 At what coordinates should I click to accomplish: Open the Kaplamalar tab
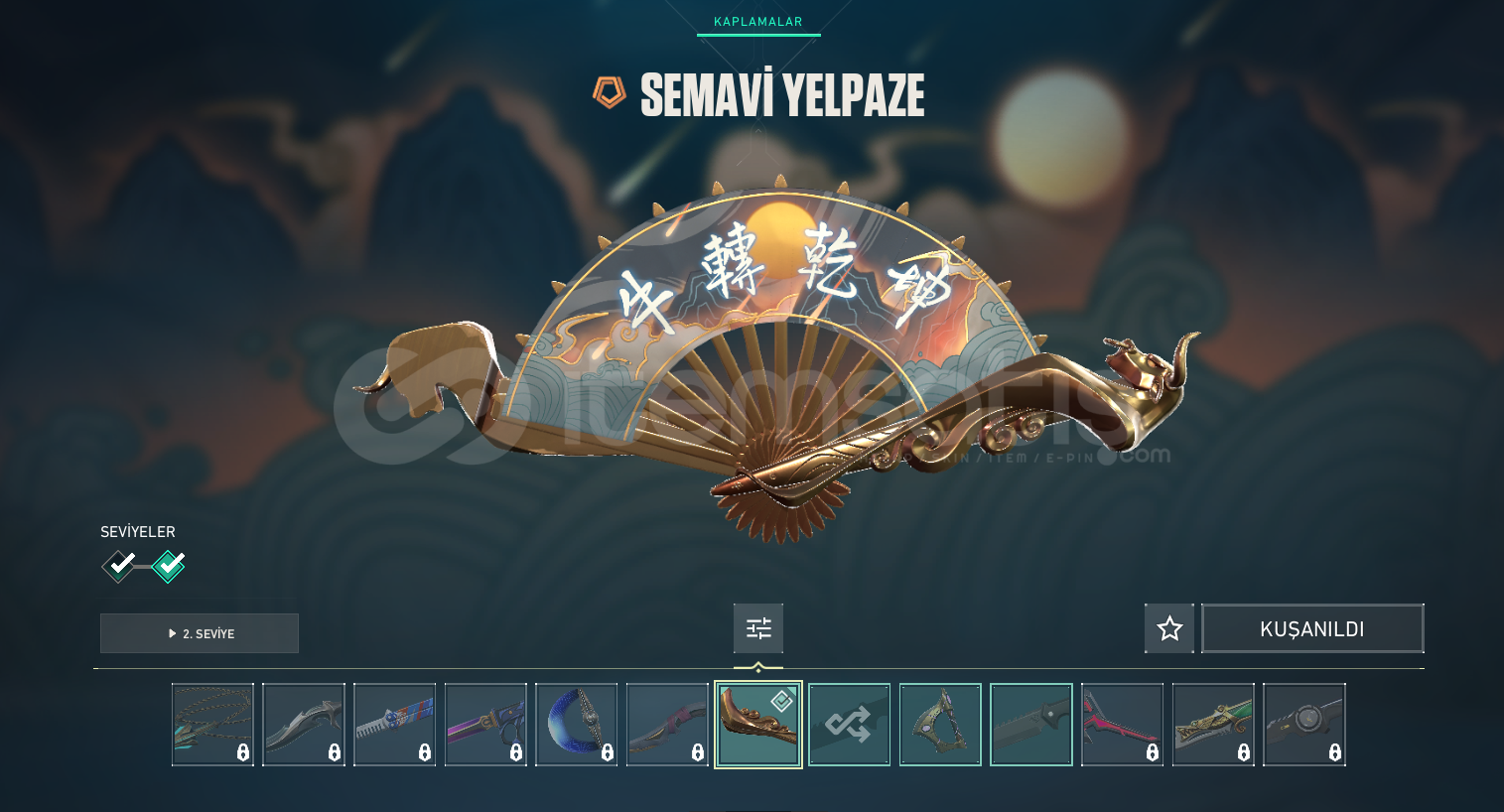(757, 22)
